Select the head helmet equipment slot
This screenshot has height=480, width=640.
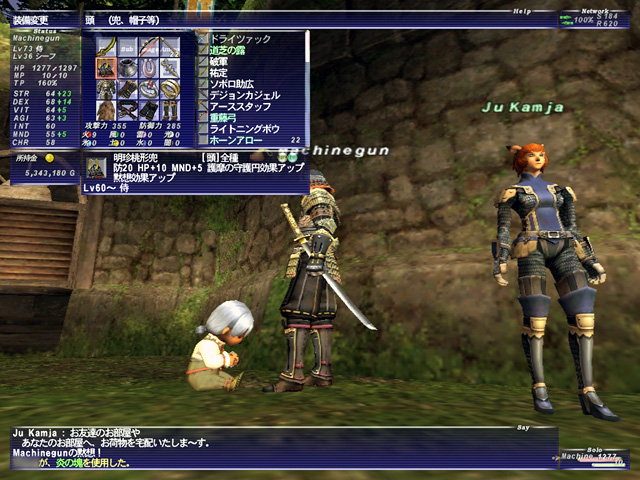pos(106,68)
